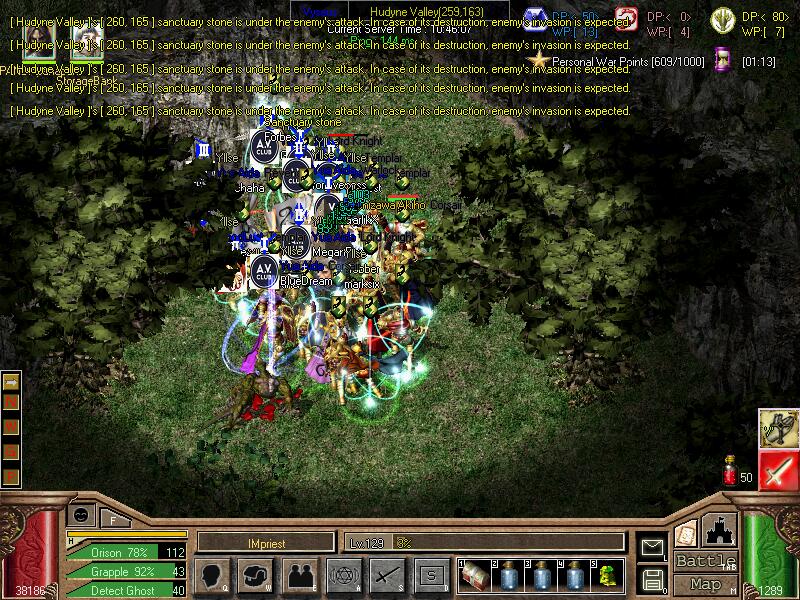Click the S button on action bar
This screenshot has width=800, height=600.
point(431,575)
